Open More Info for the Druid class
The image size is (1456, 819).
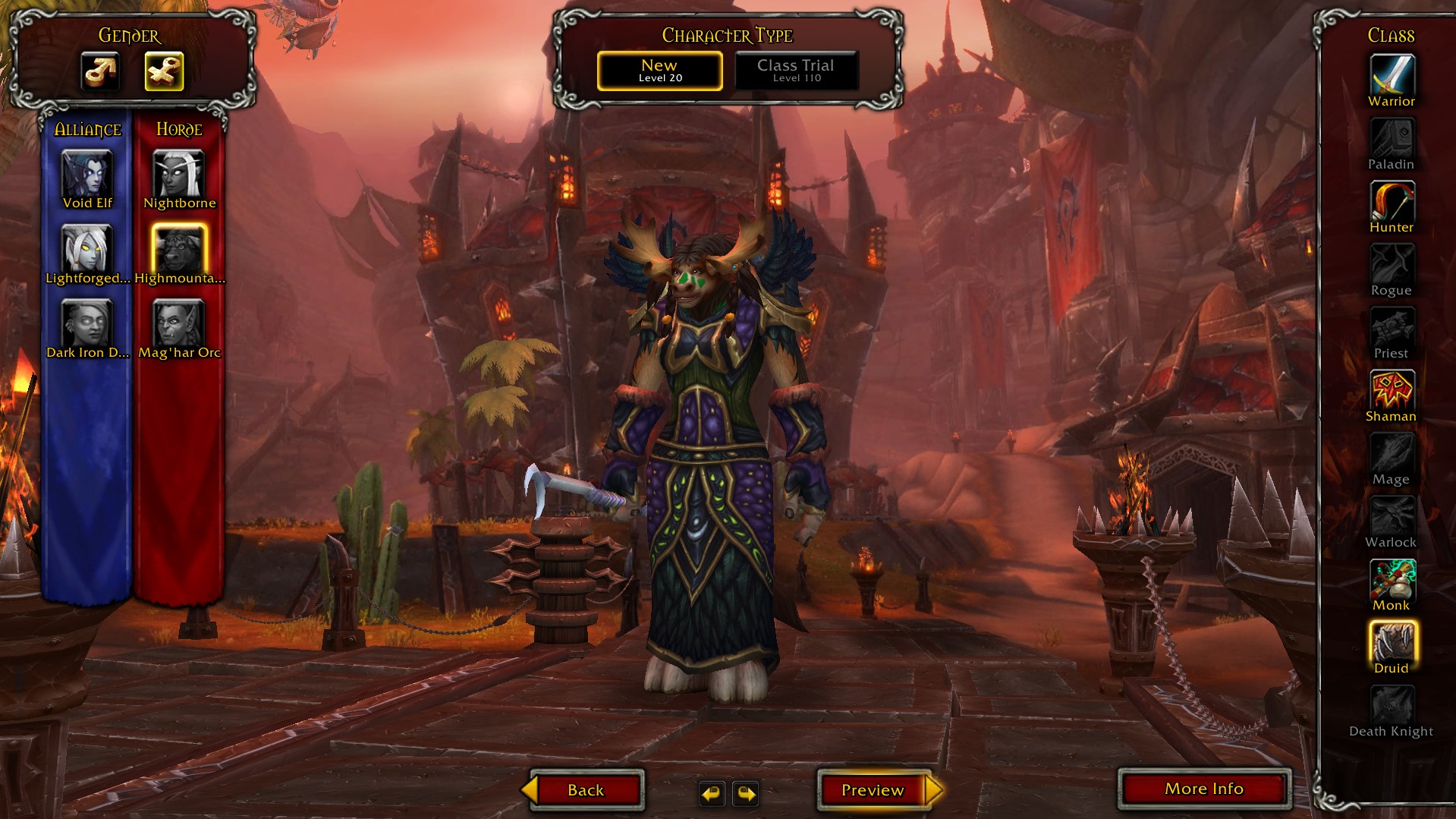pyautogui.click(x=1203, y=789)
